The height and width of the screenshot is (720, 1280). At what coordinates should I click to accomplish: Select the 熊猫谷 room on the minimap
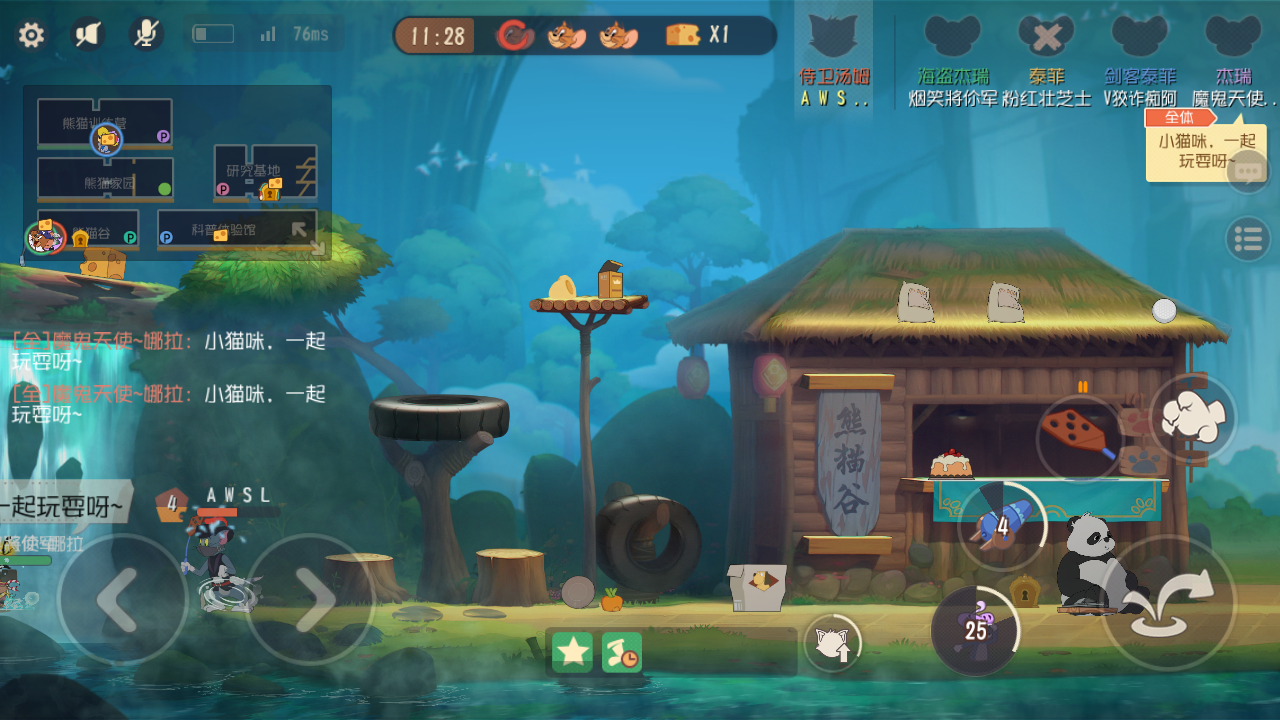pyautogui.click(x=90, y=230)
